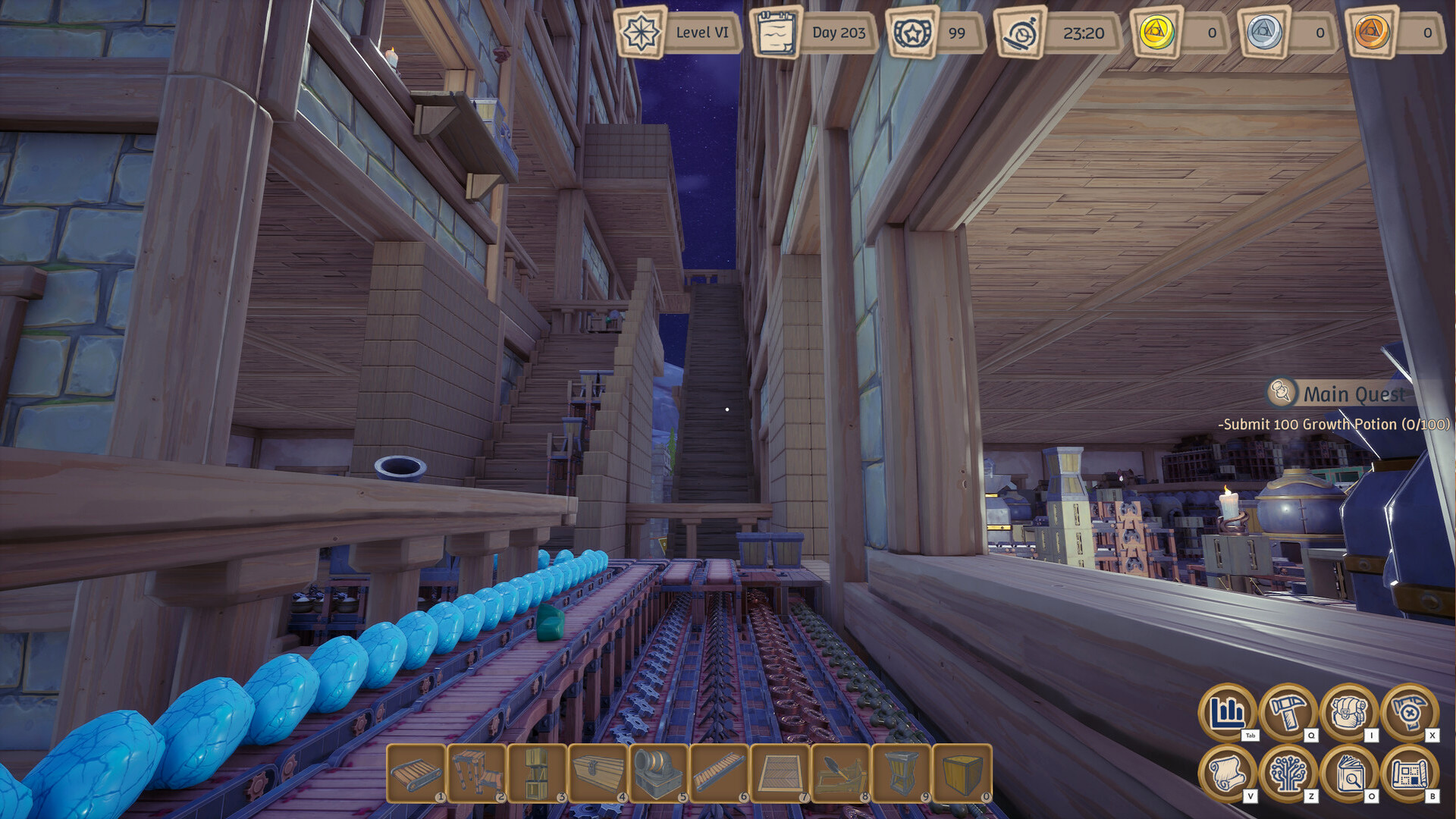Choose the long ramp conveyor in slot 6
This screenshot has height=819, width=1456.
[x=719, y=773]
